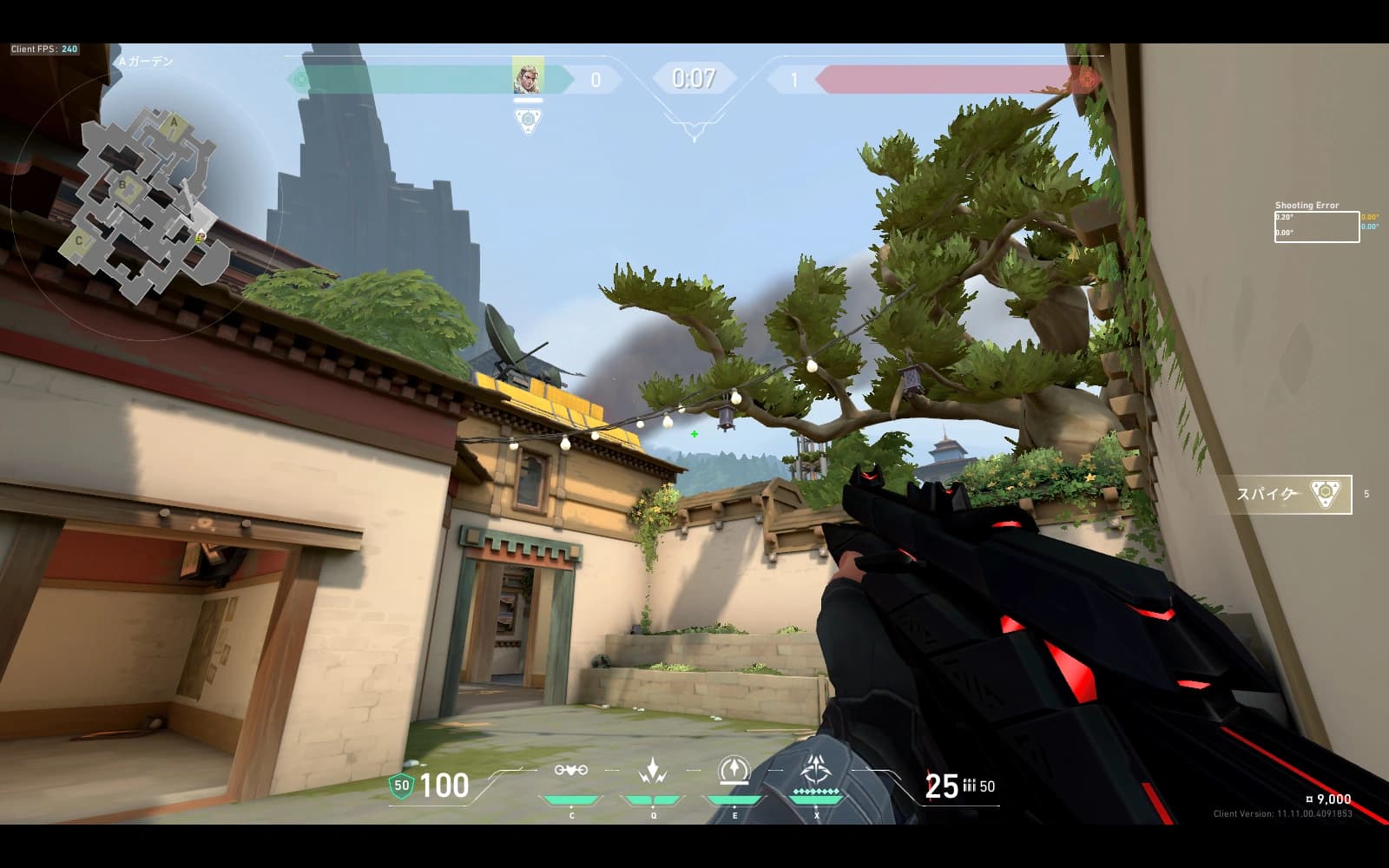The height and width of the screenshot is (868, 1389).
Task: Click the spike carrier icon under the portrait
Action: [x=528, y=120]
